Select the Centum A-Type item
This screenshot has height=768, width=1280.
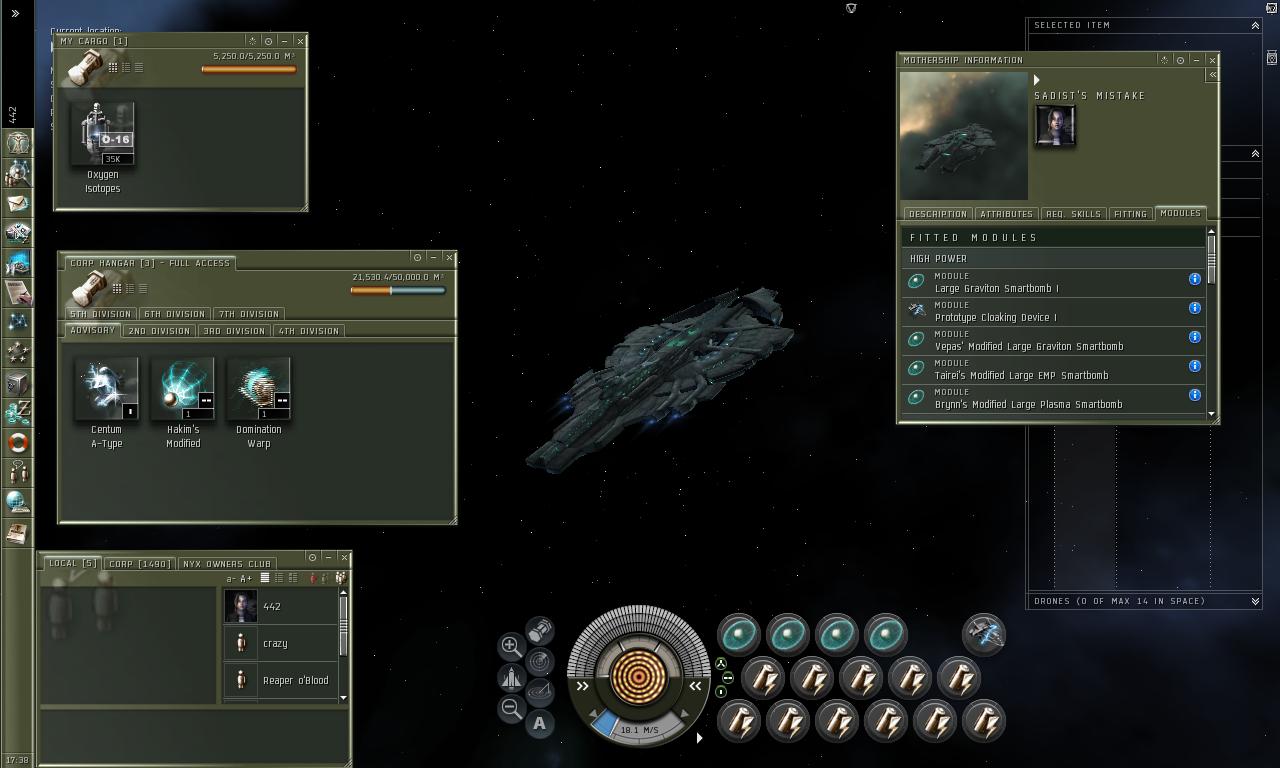(x=106, y=389)
